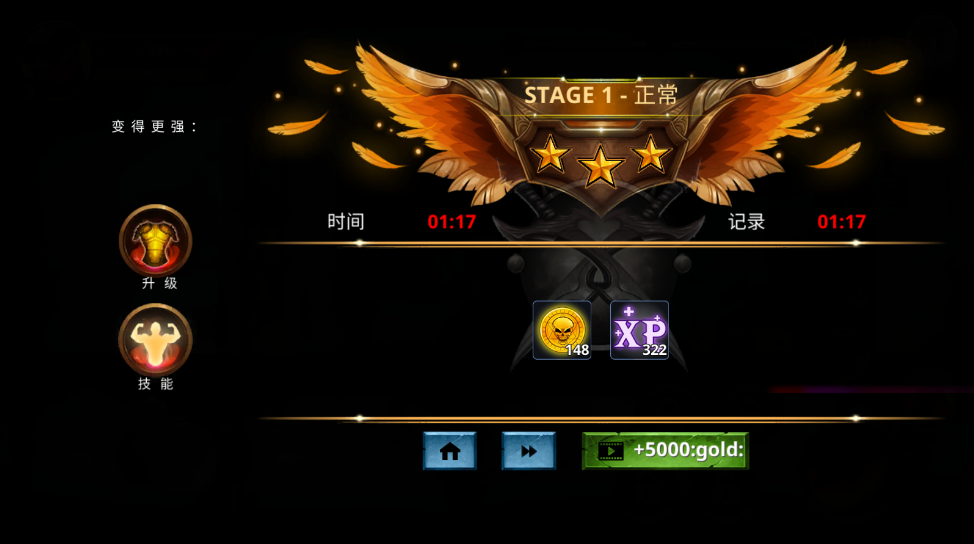Screen dimensions: 974x544
Task: Select the gold skull coin reward
Action: (x=561, y=330)
